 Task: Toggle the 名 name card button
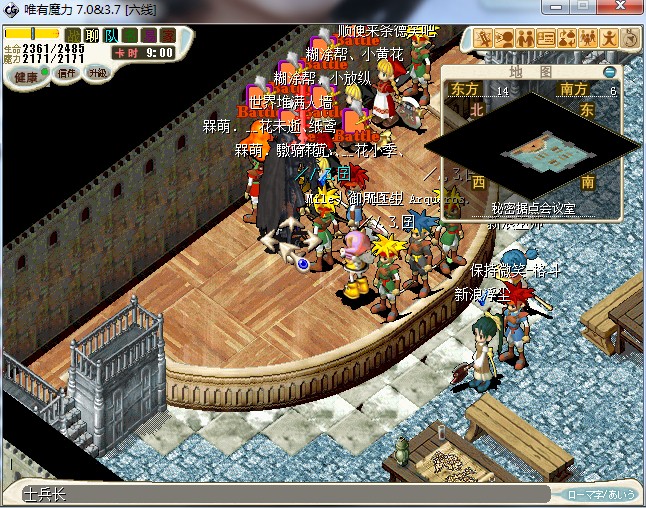point(129,35)
